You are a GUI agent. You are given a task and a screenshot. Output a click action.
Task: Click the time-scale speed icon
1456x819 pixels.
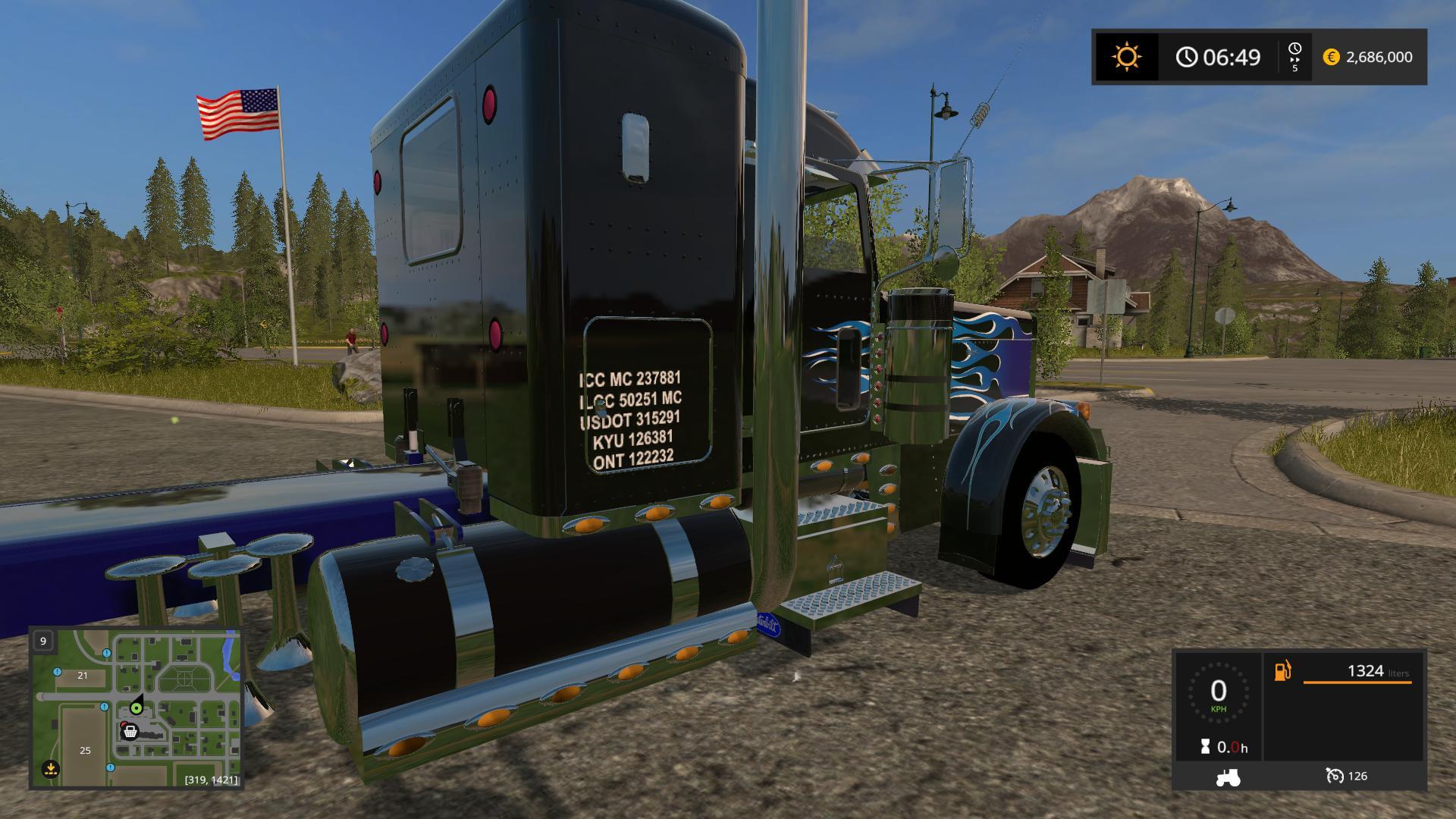coord(1294,57)
